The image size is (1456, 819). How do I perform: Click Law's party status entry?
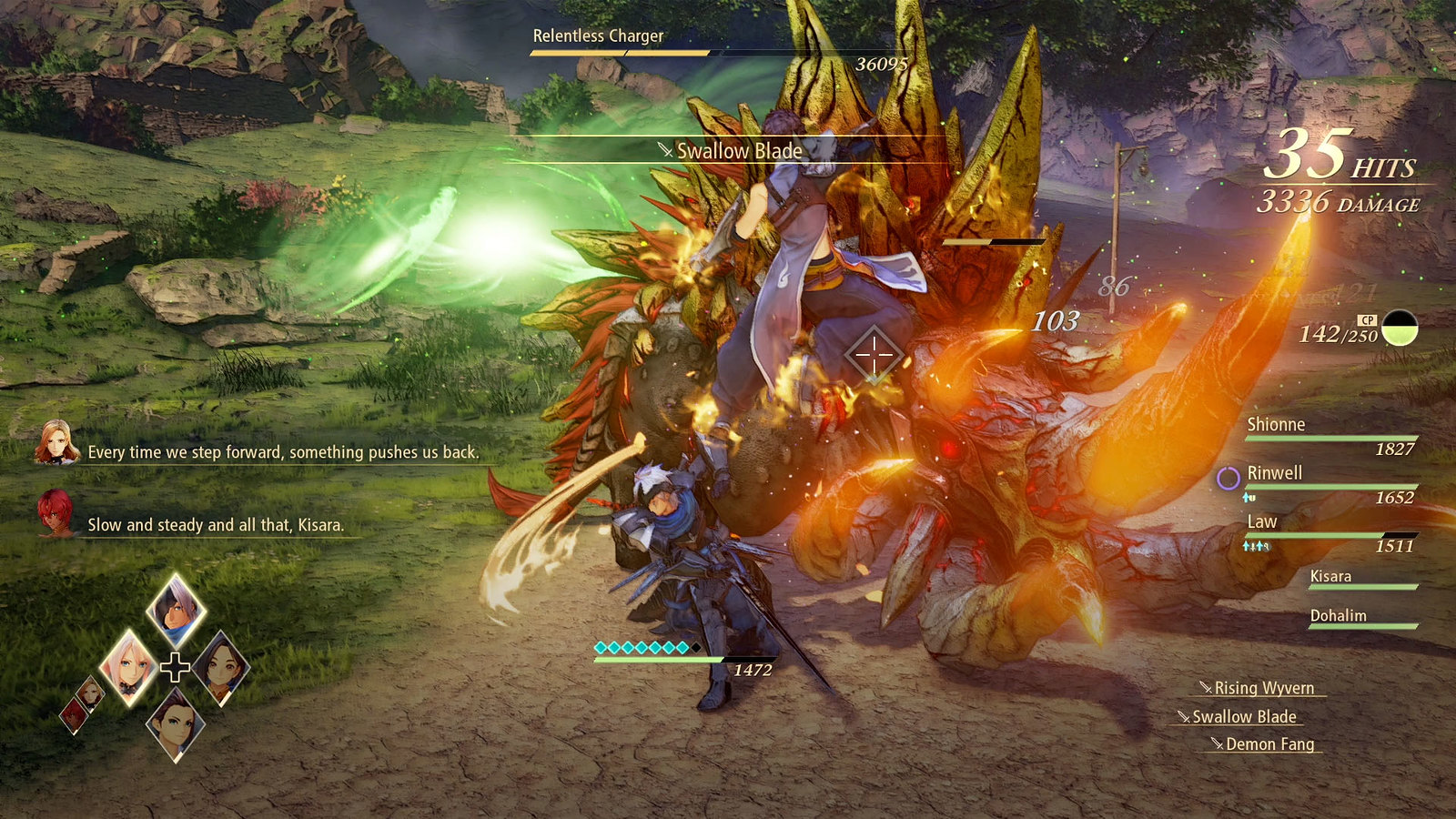click(1262, 522)
